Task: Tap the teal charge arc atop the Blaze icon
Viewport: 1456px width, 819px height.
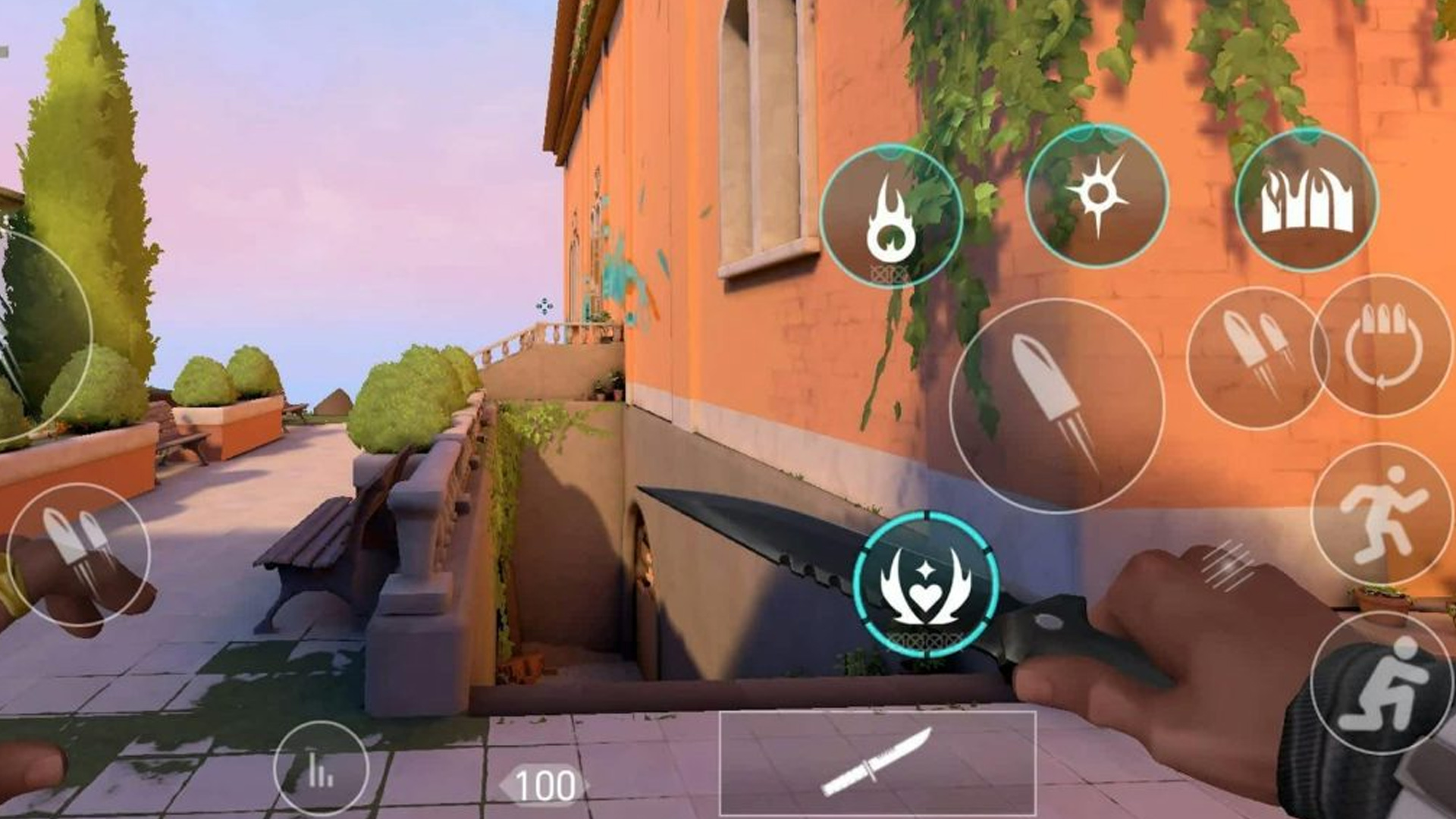Action: coord(1306,135)
